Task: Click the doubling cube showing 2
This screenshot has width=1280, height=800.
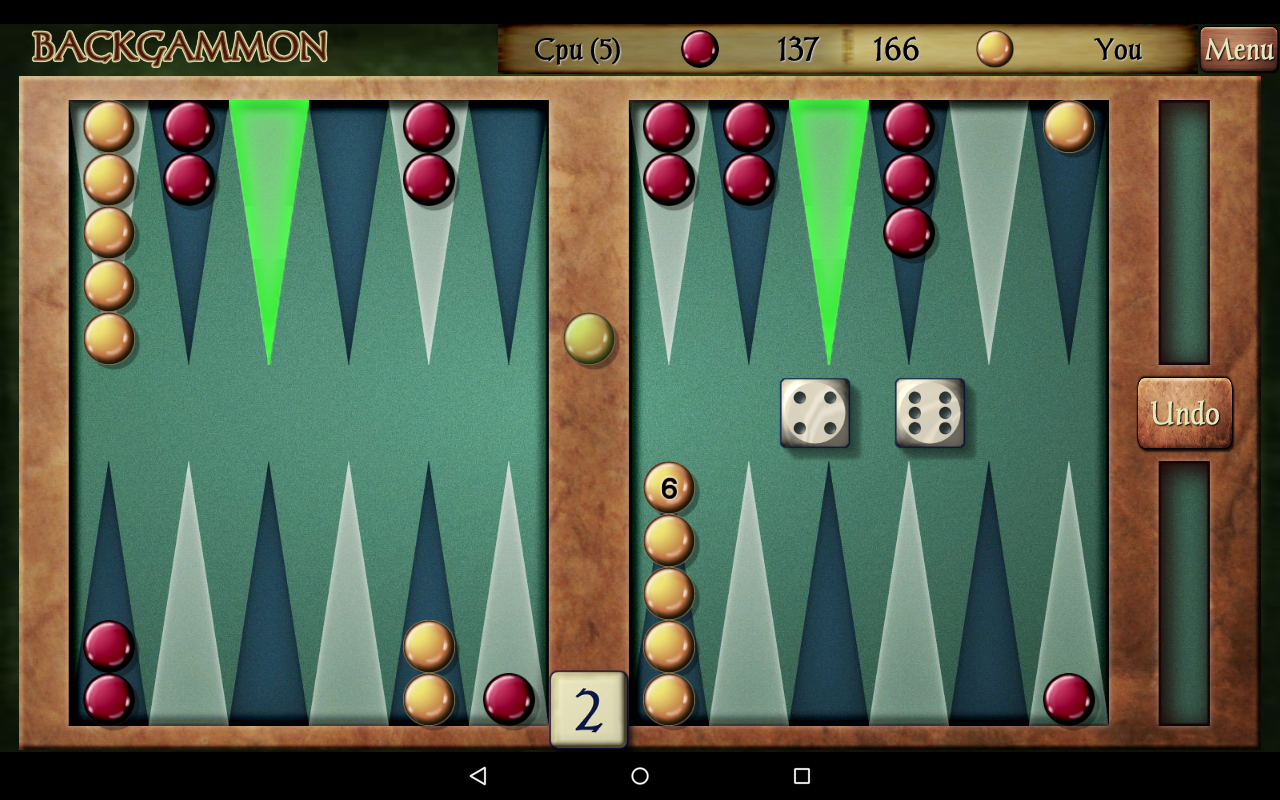Action: [588, 710]
